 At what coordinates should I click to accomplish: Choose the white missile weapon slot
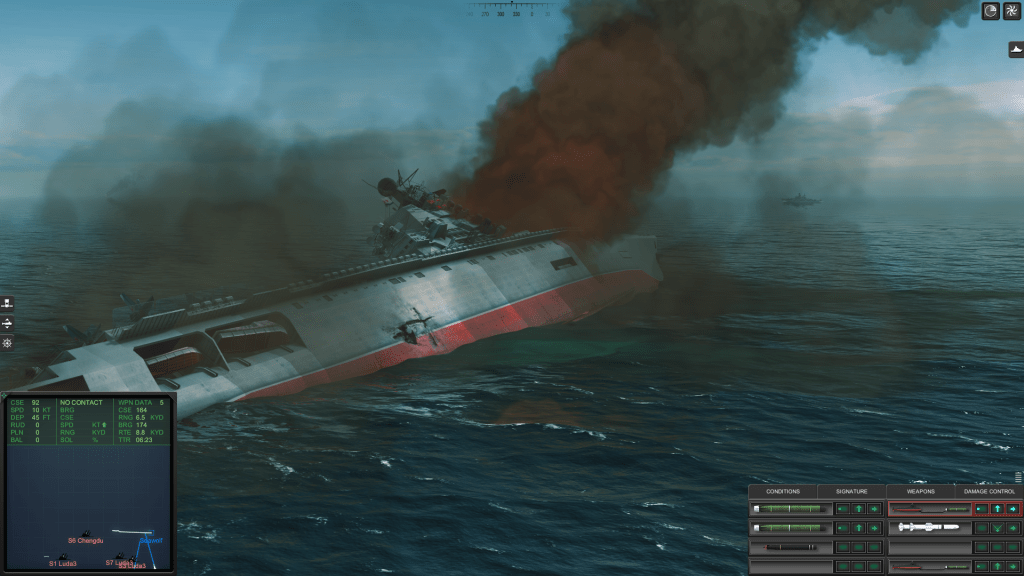tap(929, 527)
